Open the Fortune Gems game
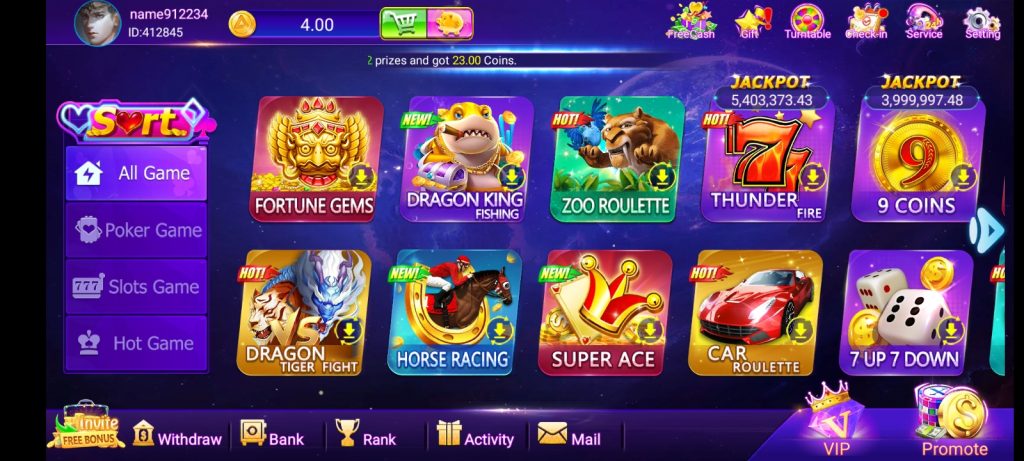 click(314, 160)
